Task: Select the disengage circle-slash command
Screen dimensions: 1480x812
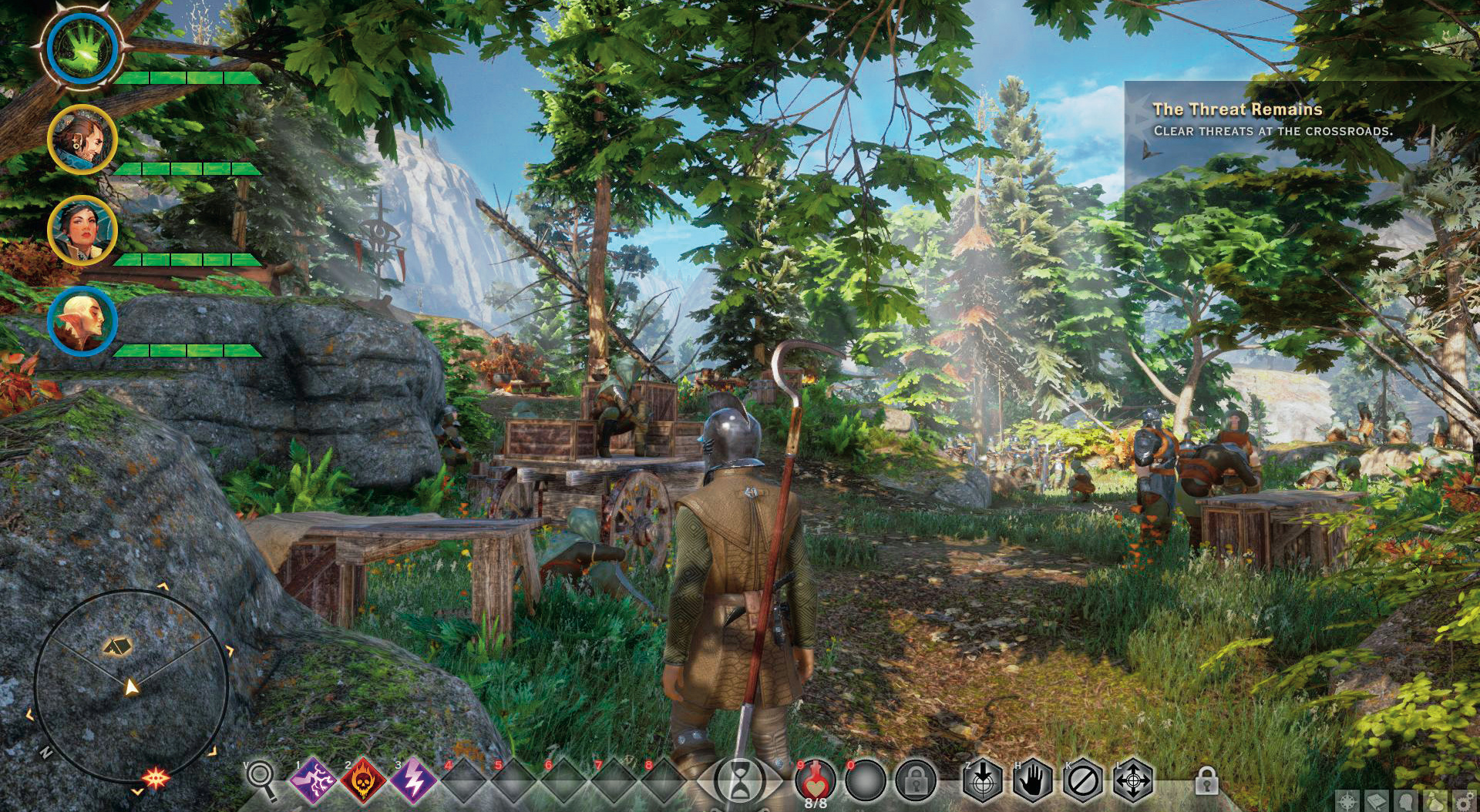Action: [x=1082, y=781]
